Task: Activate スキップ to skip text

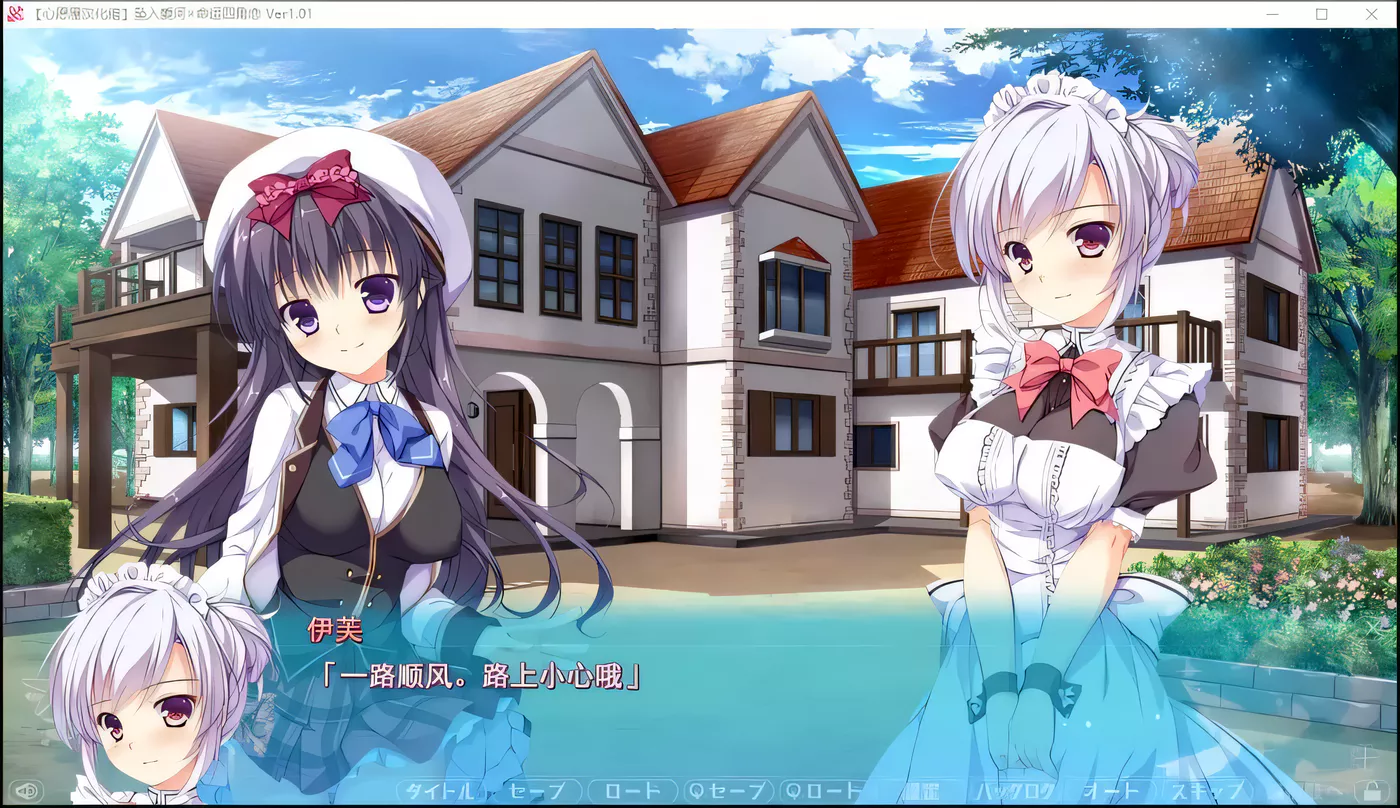Action: [x=1206, y=792]
